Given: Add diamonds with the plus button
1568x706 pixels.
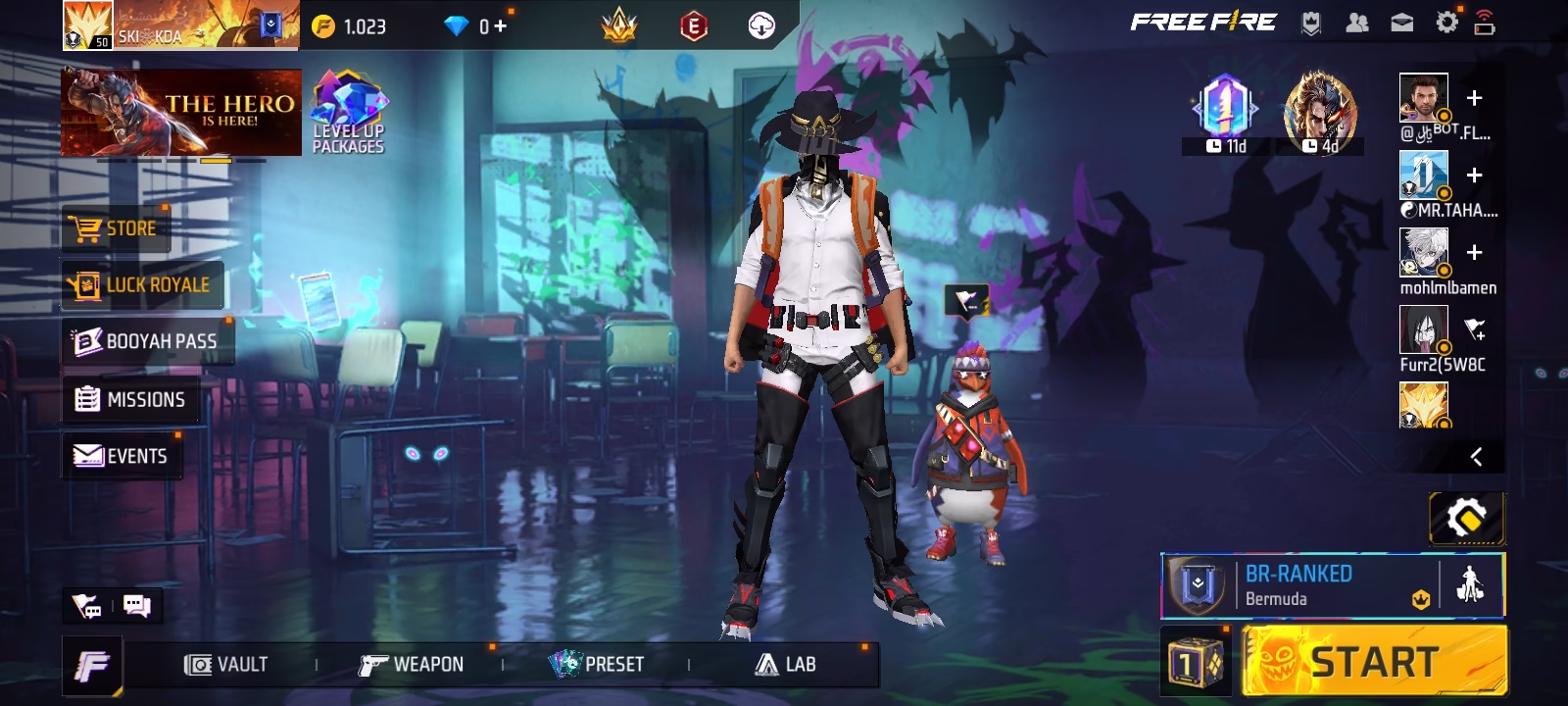Looking at the screenshot, I should (x=500, y=26).
